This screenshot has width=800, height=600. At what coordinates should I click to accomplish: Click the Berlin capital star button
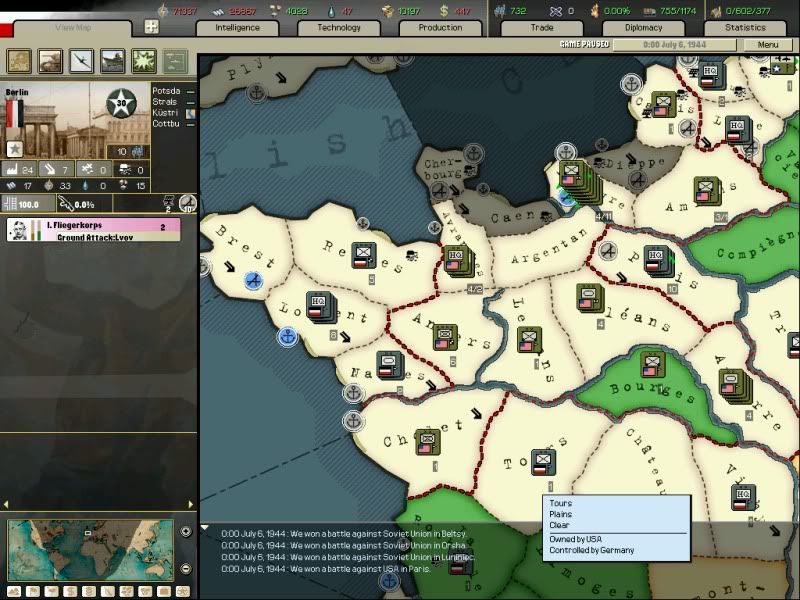15,149
